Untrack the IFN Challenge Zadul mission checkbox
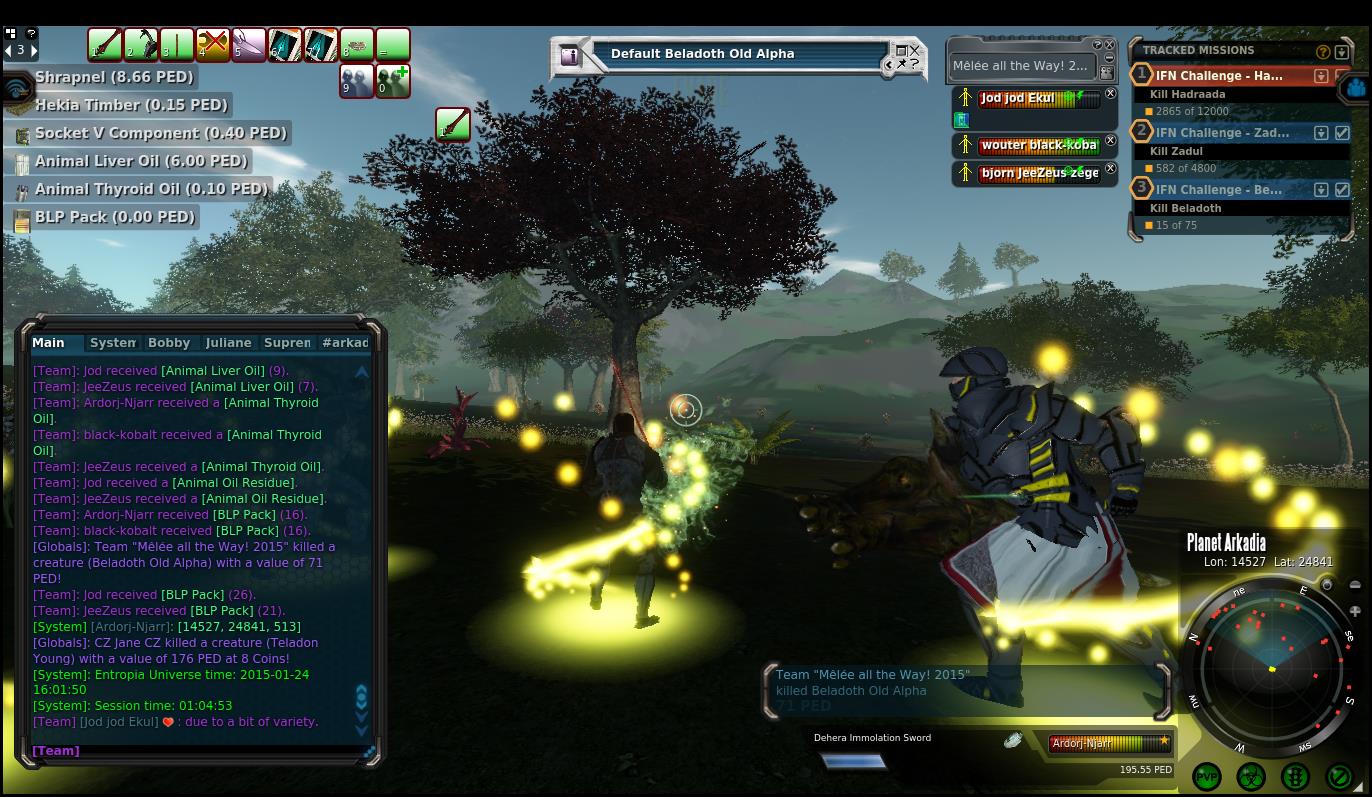The height and width of the screenshot is (797, 1372). pos(1342,132)
